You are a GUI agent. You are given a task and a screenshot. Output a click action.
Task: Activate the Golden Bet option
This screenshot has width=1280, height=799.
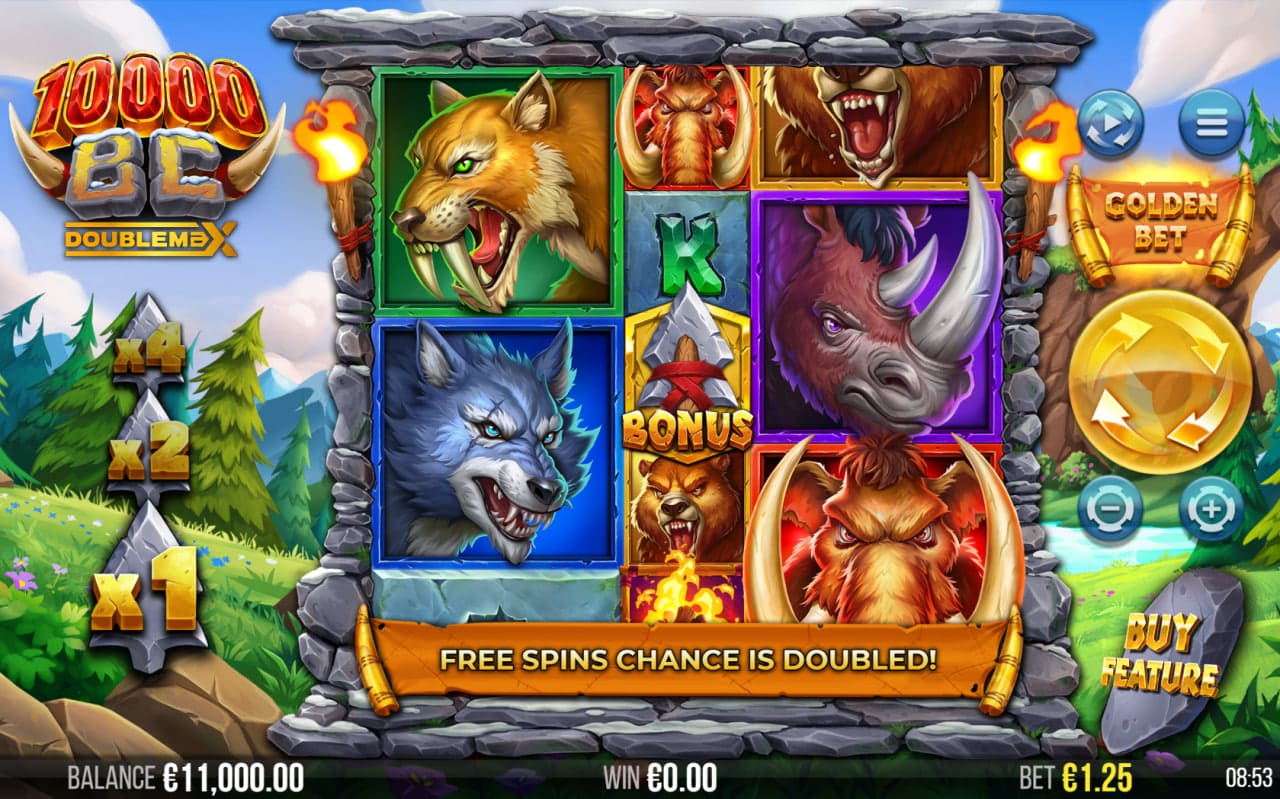point(1160,222)
